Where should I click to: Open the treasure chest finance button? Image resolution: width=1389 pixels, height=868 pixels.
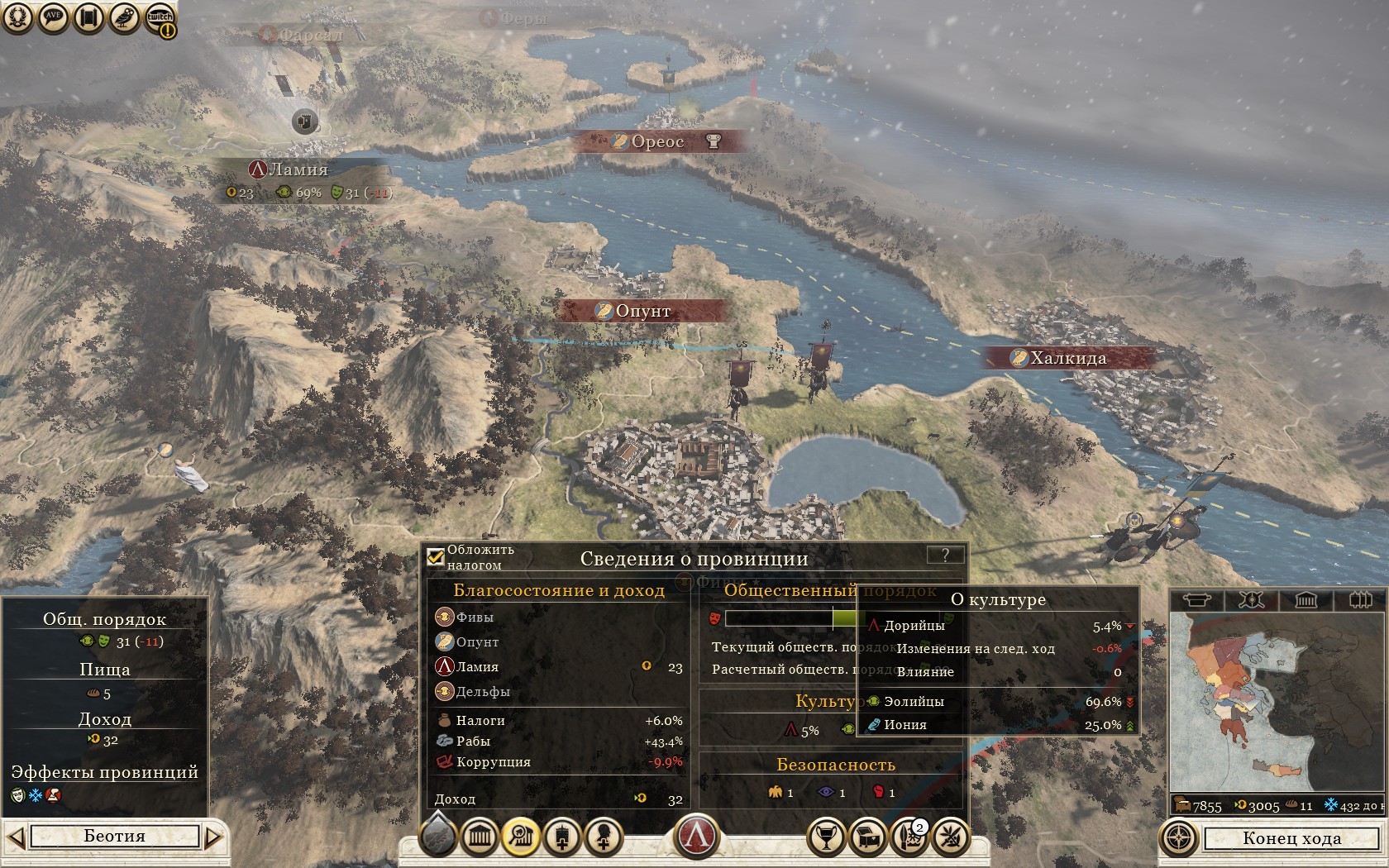(867, 837)
